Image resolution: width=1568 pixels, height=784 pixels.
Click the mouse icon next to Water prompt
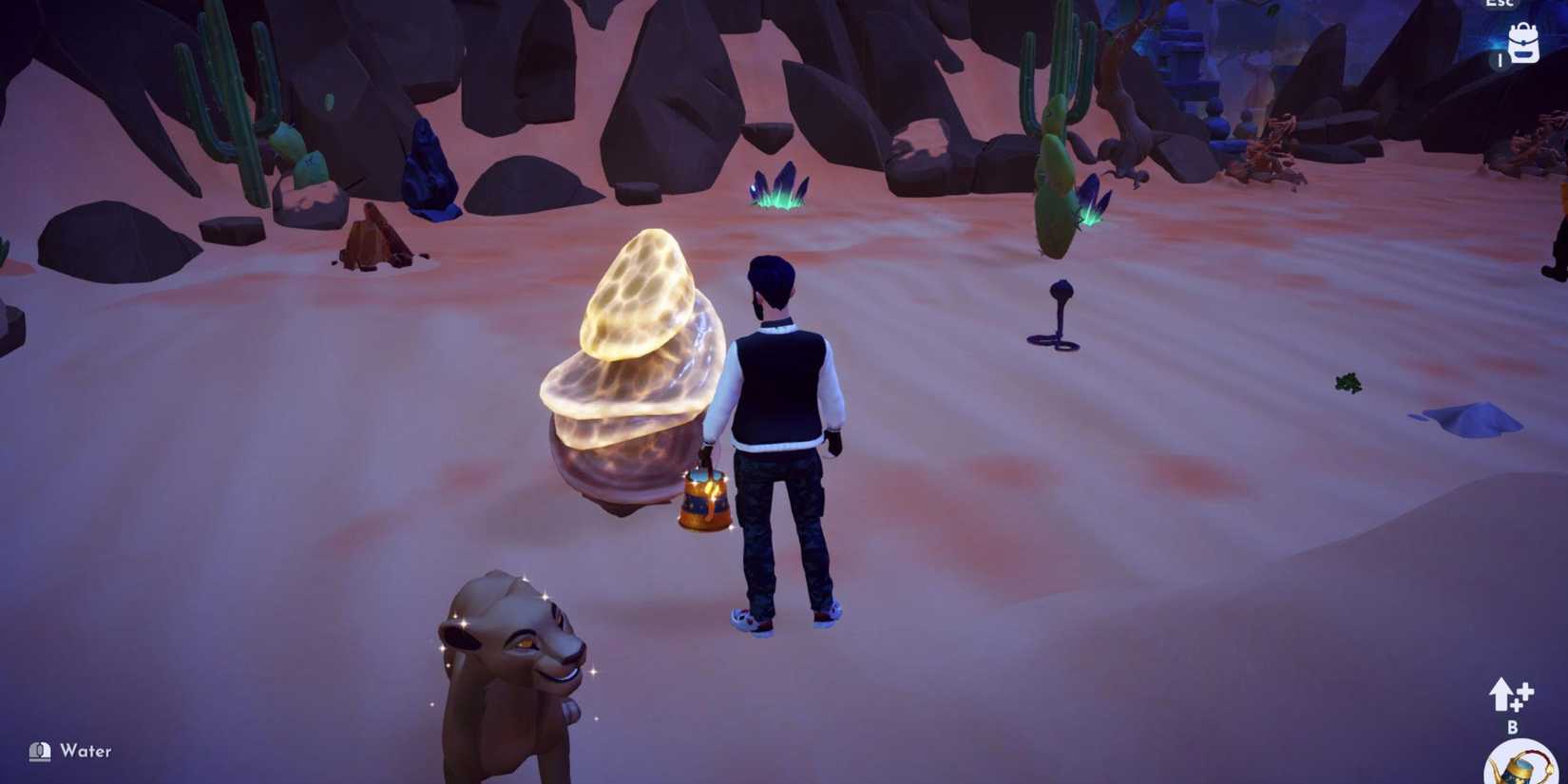pos(38,751)
